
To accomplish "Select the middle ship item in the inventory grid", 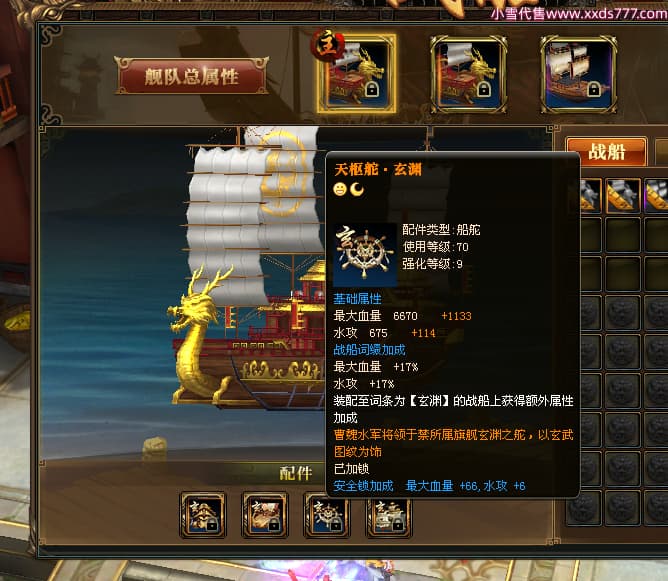I will click(622, 195).
